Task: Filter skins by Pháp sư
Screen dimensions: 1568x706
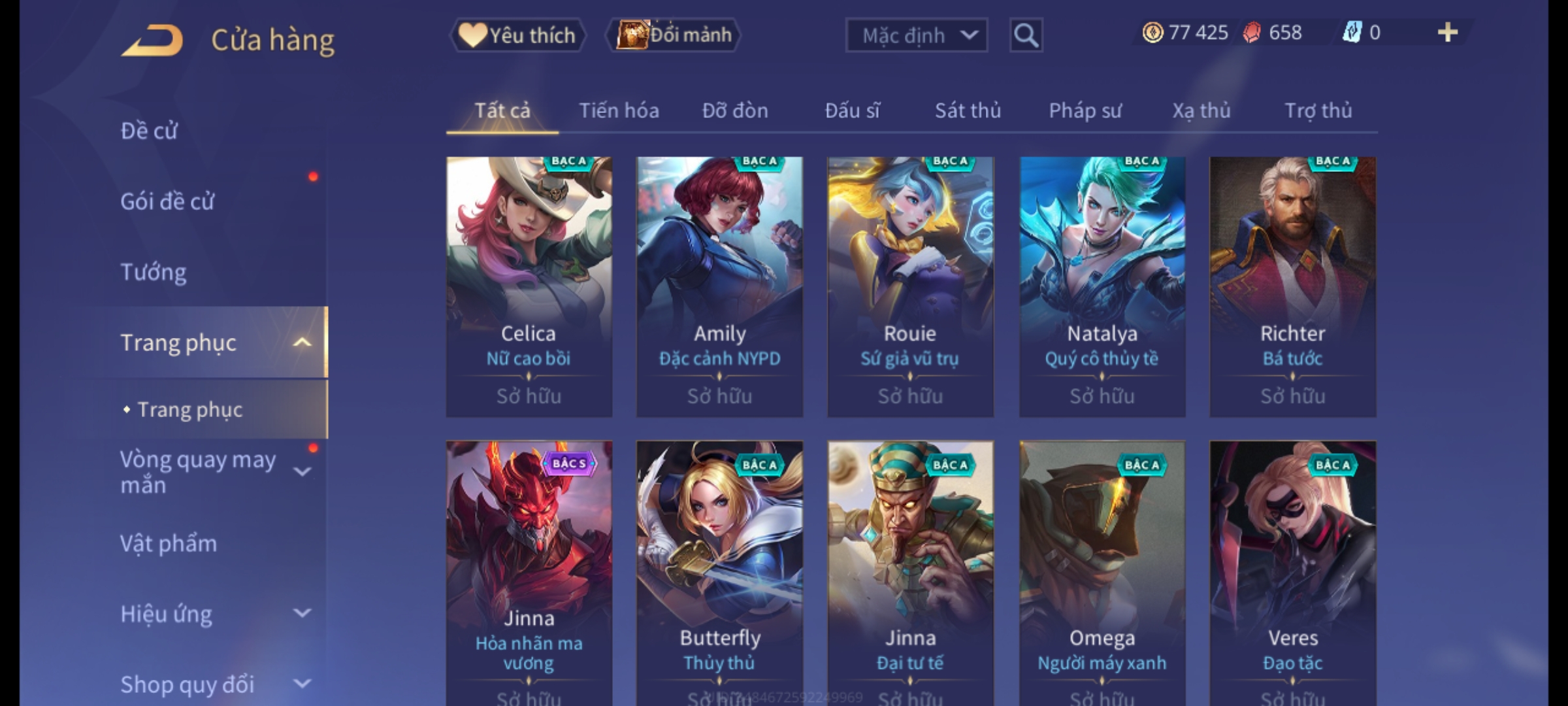Action: (1085, 110)
